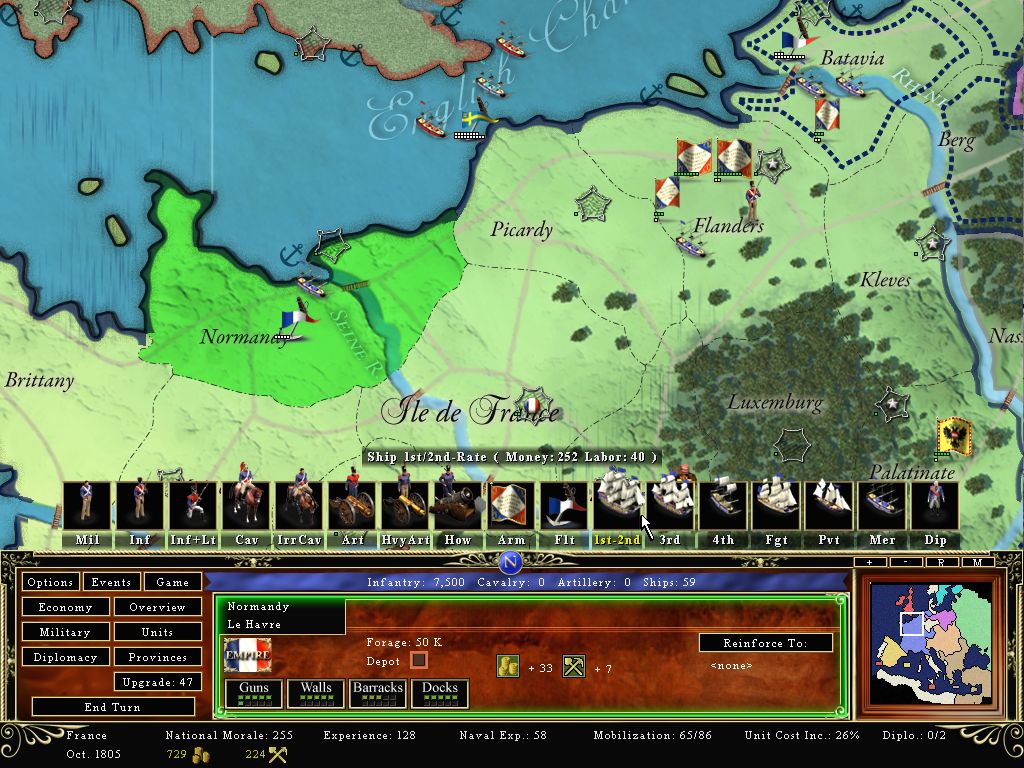
Task: Click the Reinforce To button
Action: pyautogui.click(x=765, y=643)
